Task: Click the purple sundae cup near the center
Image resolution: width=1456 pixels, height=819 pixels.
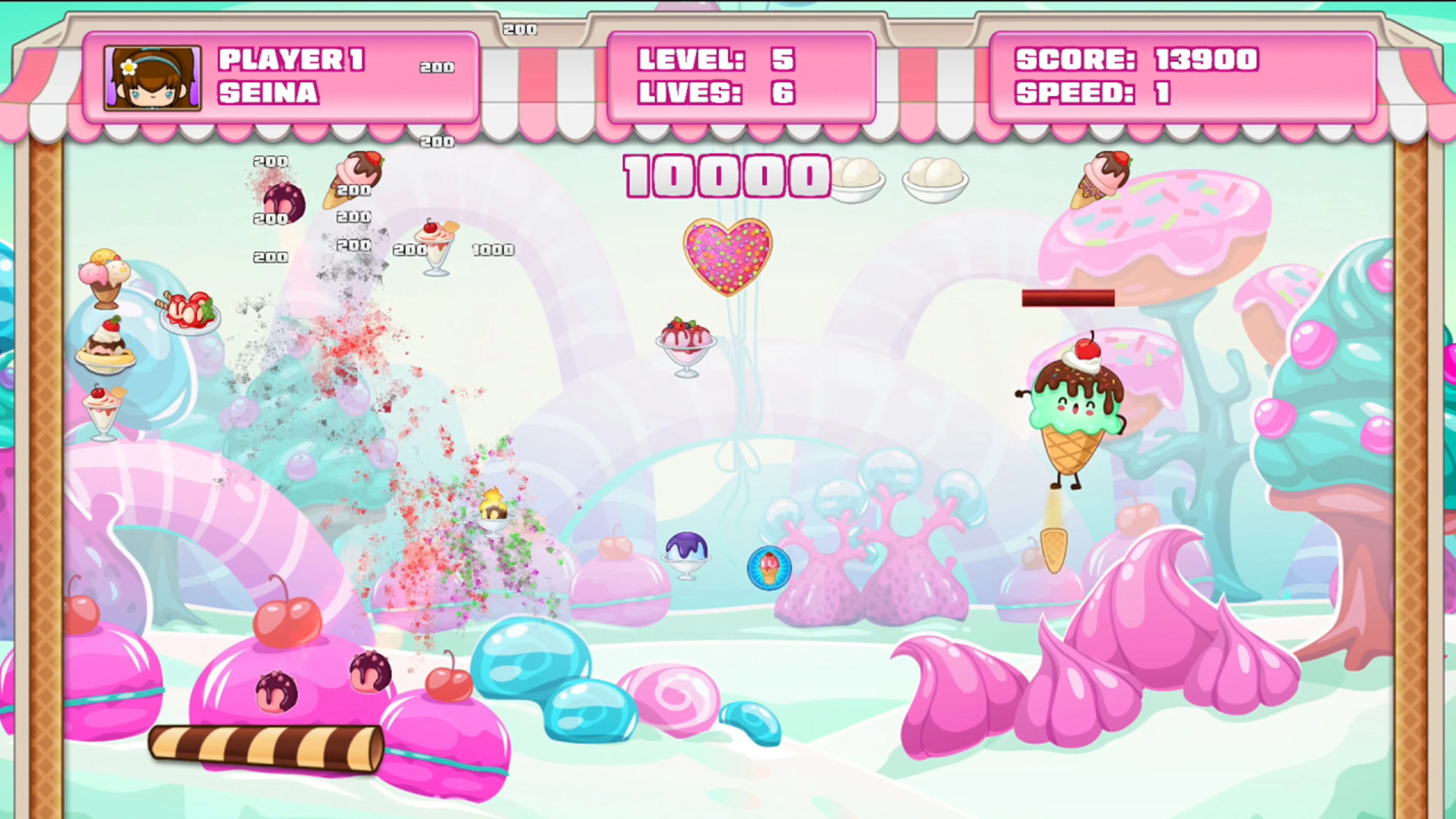Action: pos(687,557)
